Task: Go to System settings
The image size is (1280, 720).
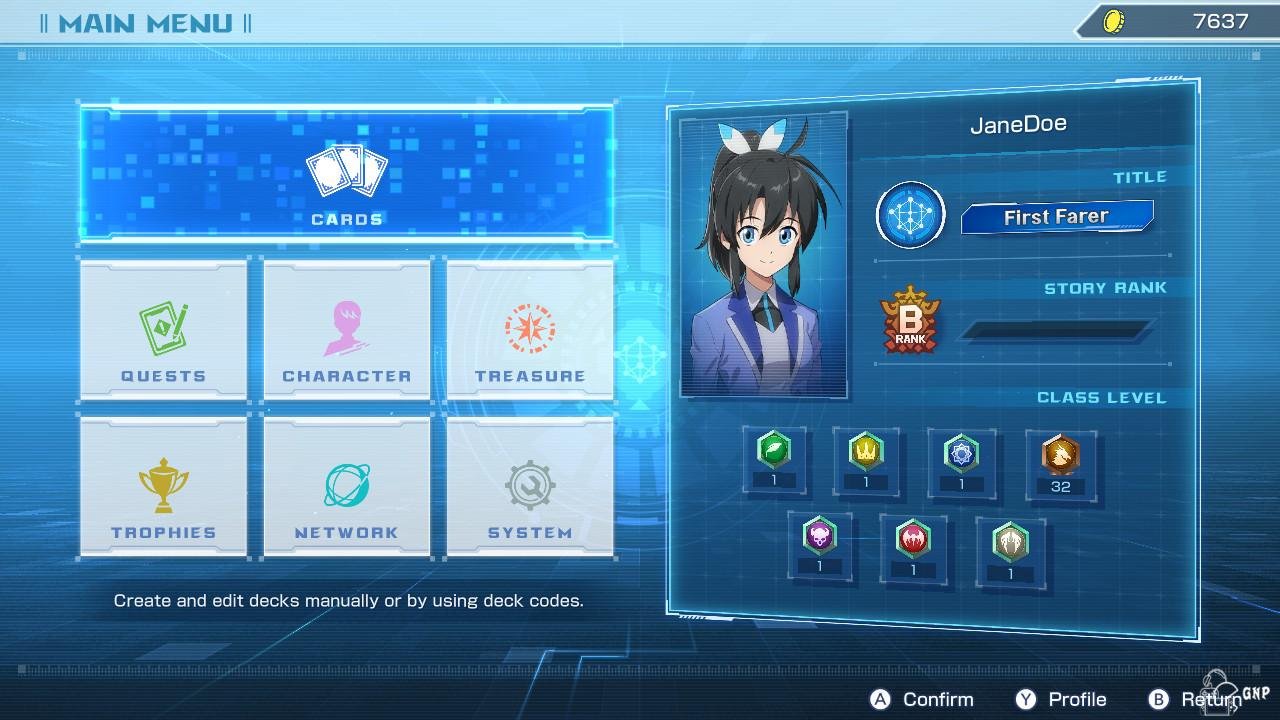Action: tap(530, 487)
